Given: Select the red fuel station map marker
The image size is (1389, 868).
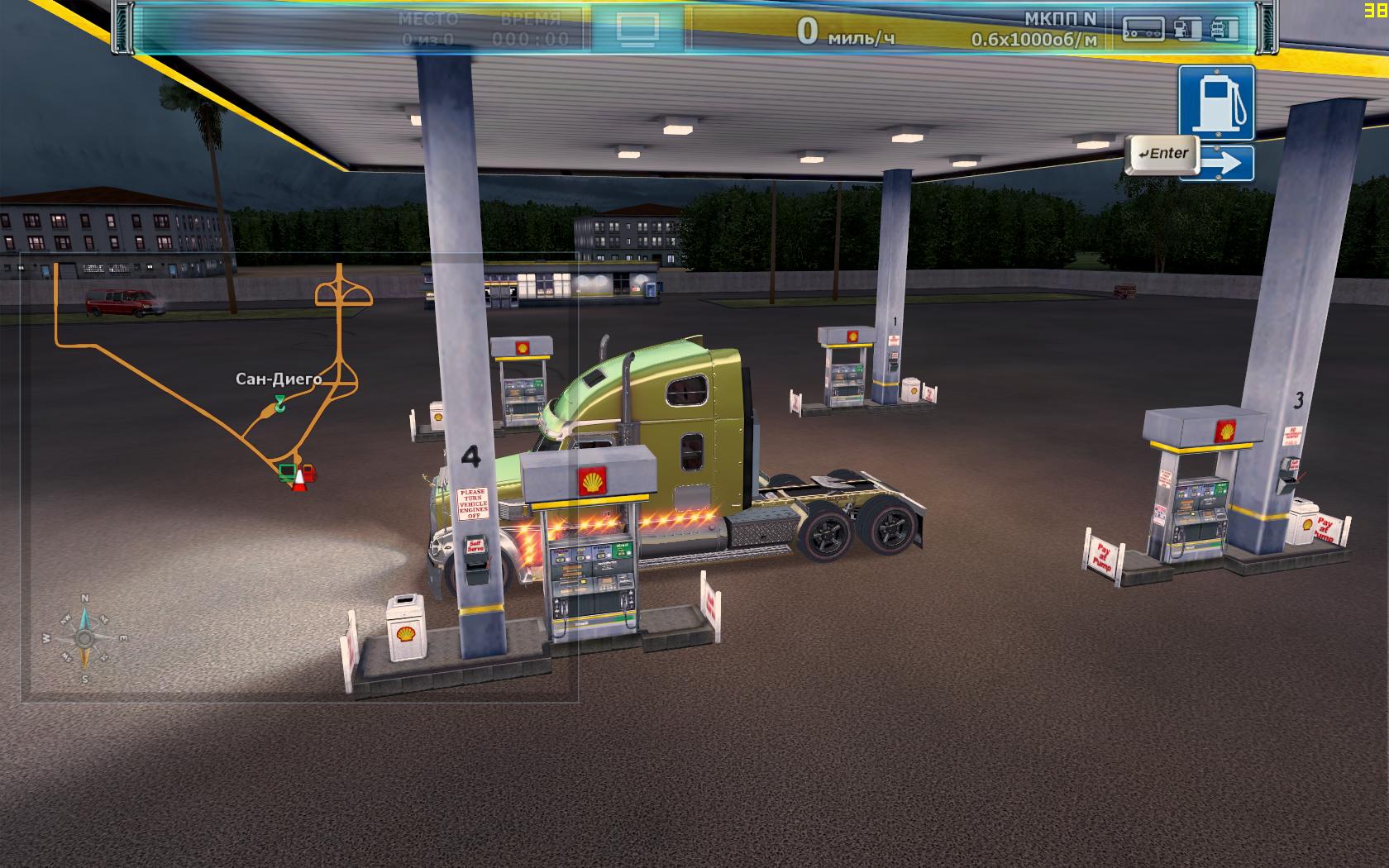Looking at the screenshot, I should (x=309, y=472).
